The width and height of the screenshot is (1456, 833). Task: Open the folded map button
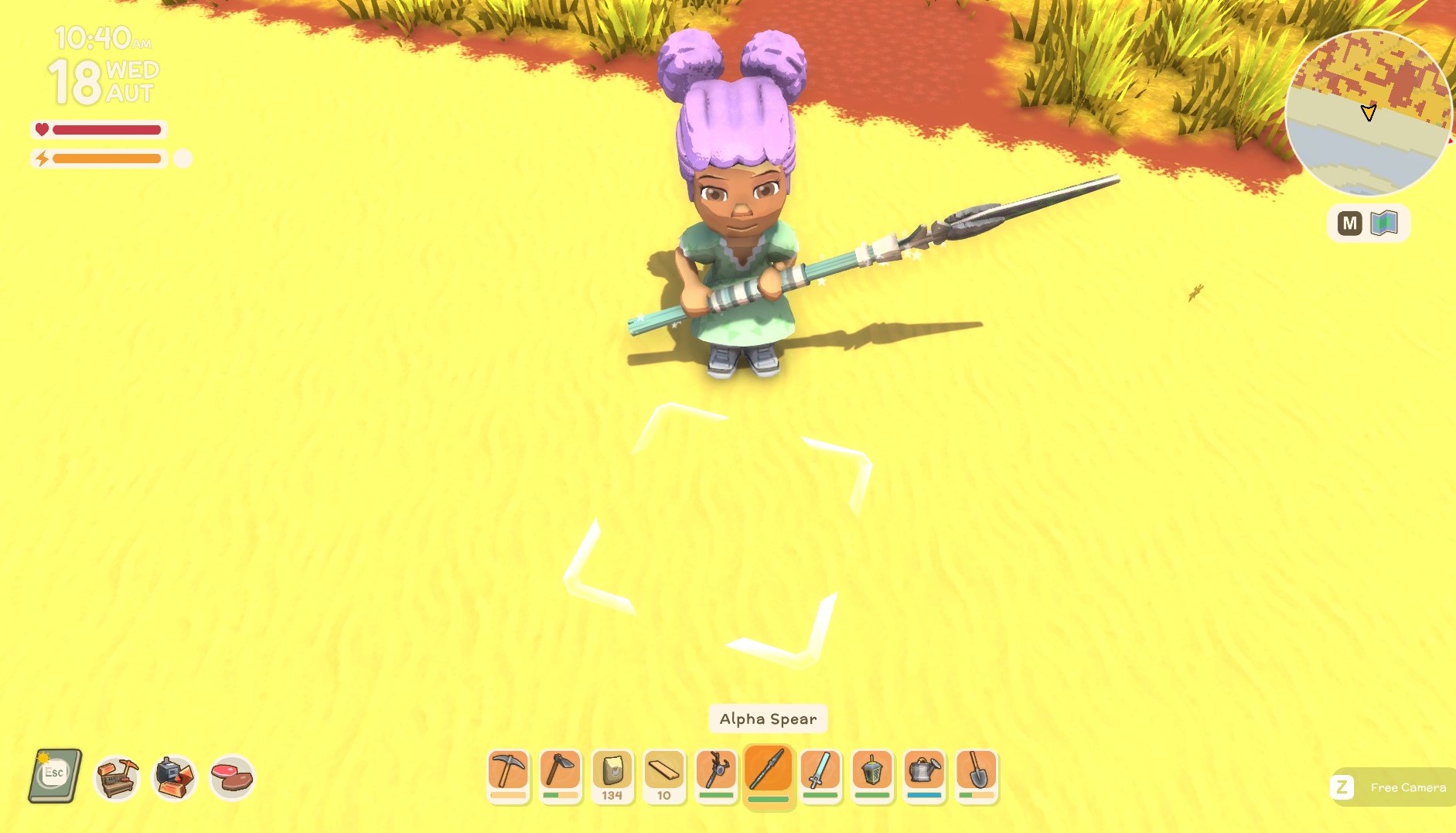pos(1383,224)
